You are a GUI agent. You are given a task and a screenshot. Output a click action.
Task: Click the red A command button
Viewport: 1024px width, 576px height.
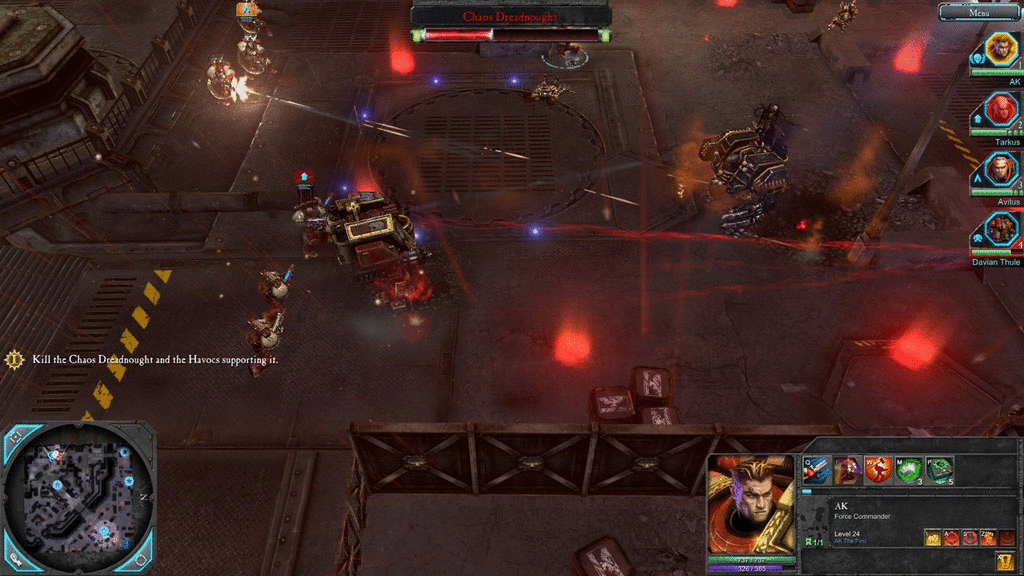tap(950, 538)
